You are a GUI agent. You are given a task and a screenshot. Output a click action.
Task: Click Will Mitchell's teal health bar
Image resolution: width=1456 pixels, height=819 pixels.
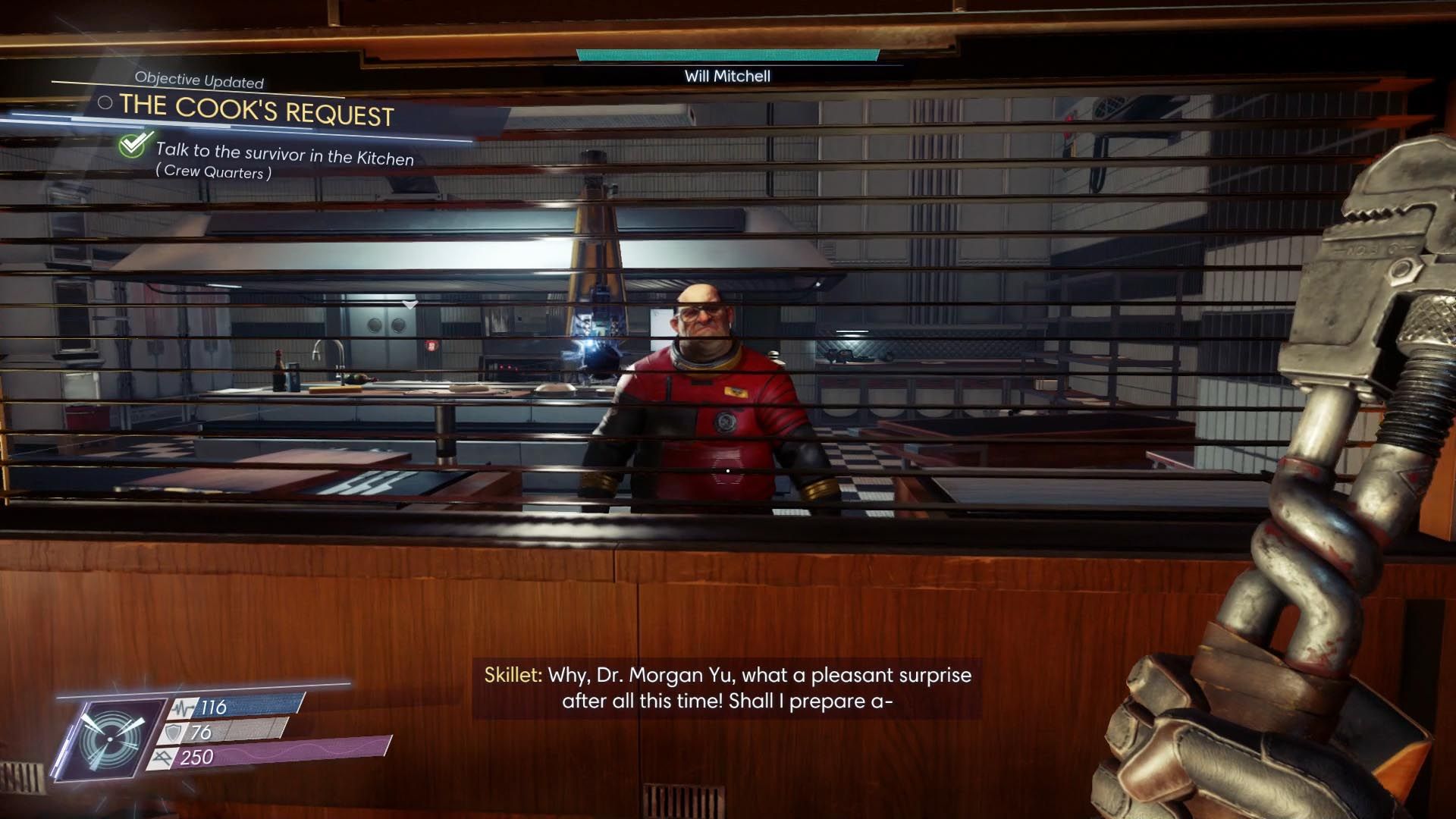click(727, 54)
